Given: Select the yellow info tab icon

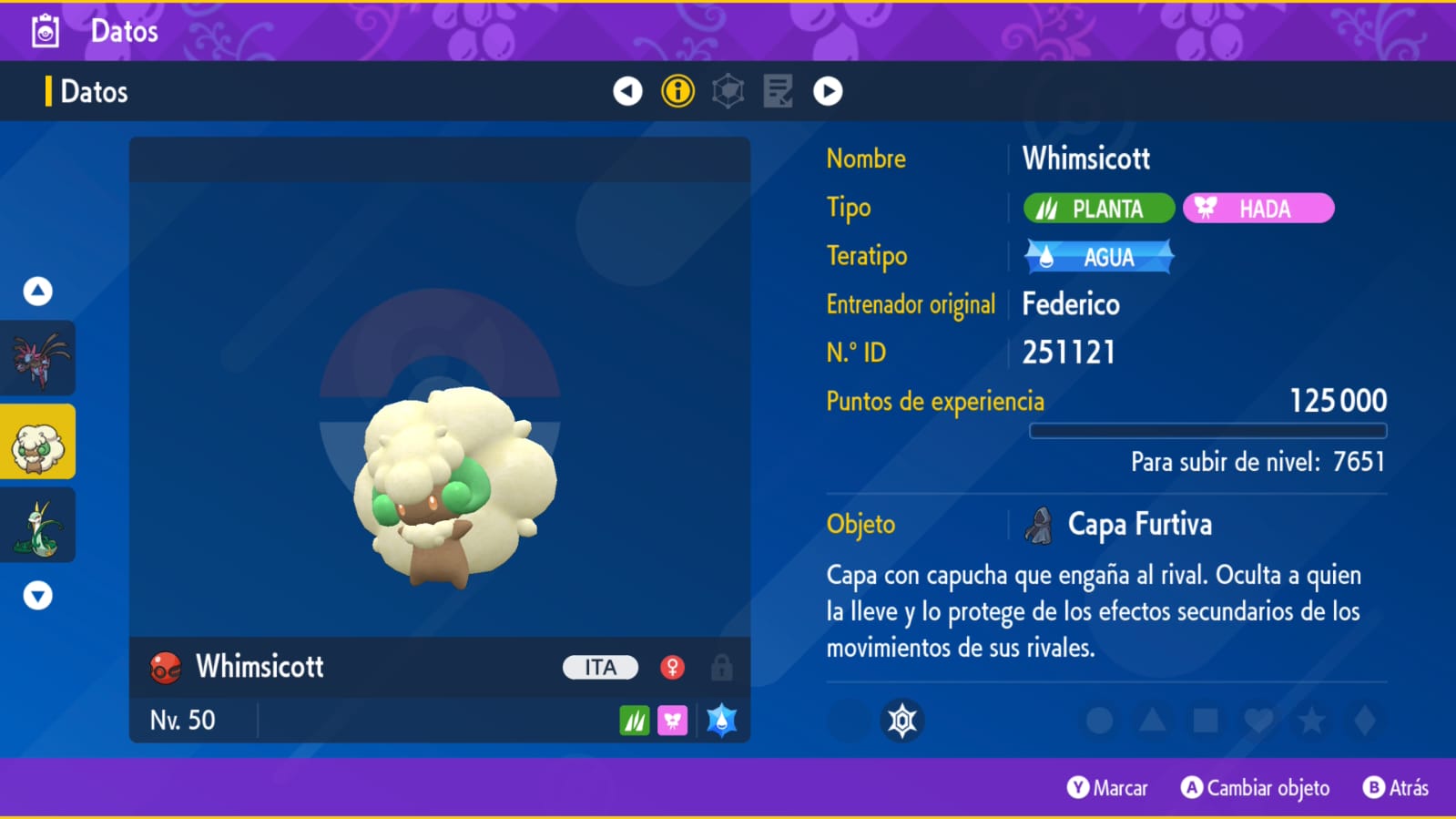Looking at the screenshot, I should pyautogui.click(x=677, y=91).
